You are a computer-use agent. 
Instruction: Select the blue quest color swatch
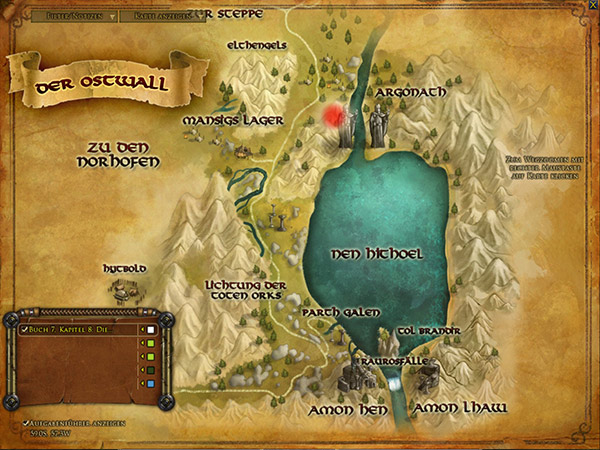(x=149, y=383)
